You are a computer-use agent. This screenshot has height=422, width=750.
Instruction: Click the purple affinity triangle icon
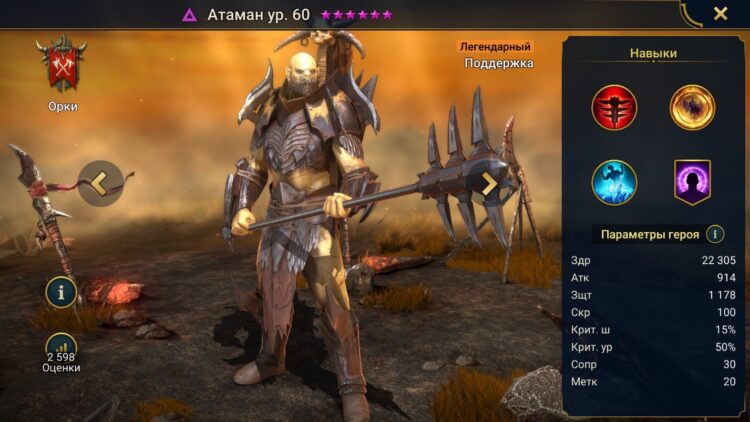[x=189, y=15]
